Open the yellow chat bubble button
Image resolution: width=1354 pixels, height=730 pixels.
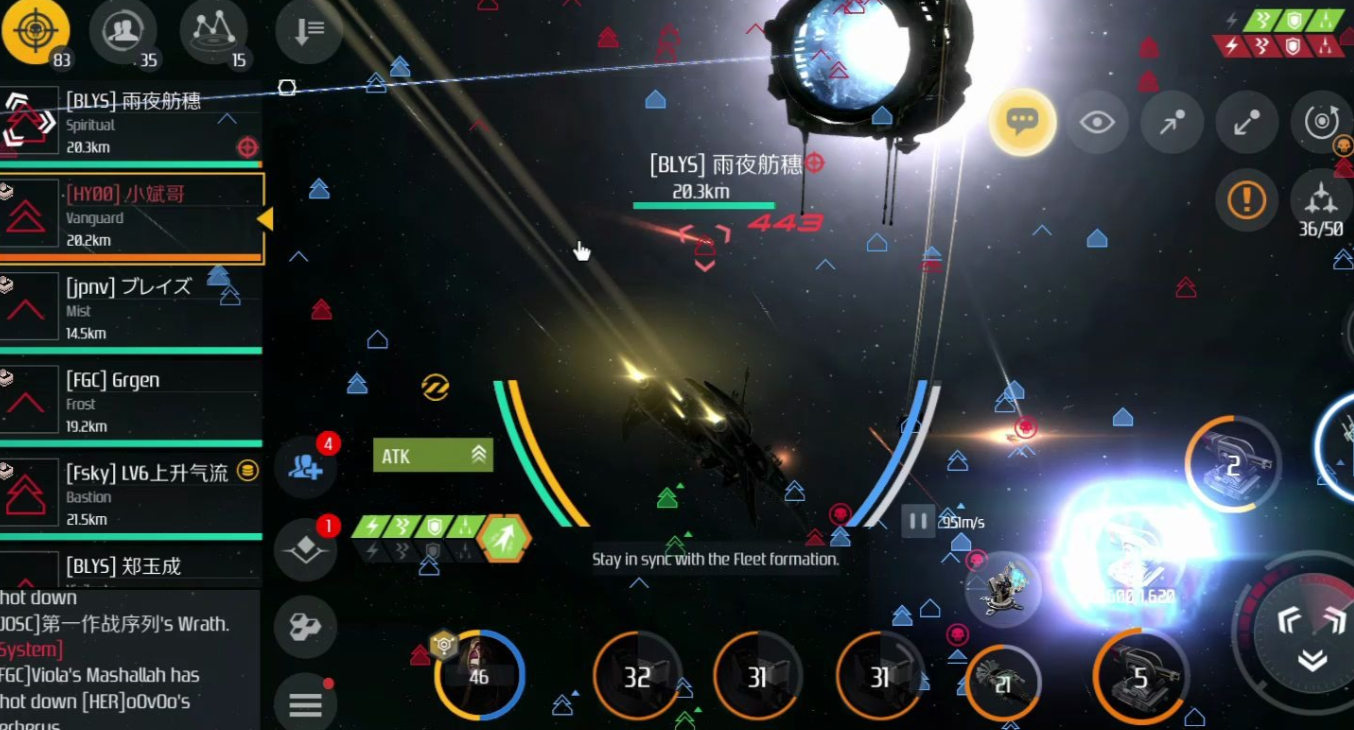tap(1022, 122)
